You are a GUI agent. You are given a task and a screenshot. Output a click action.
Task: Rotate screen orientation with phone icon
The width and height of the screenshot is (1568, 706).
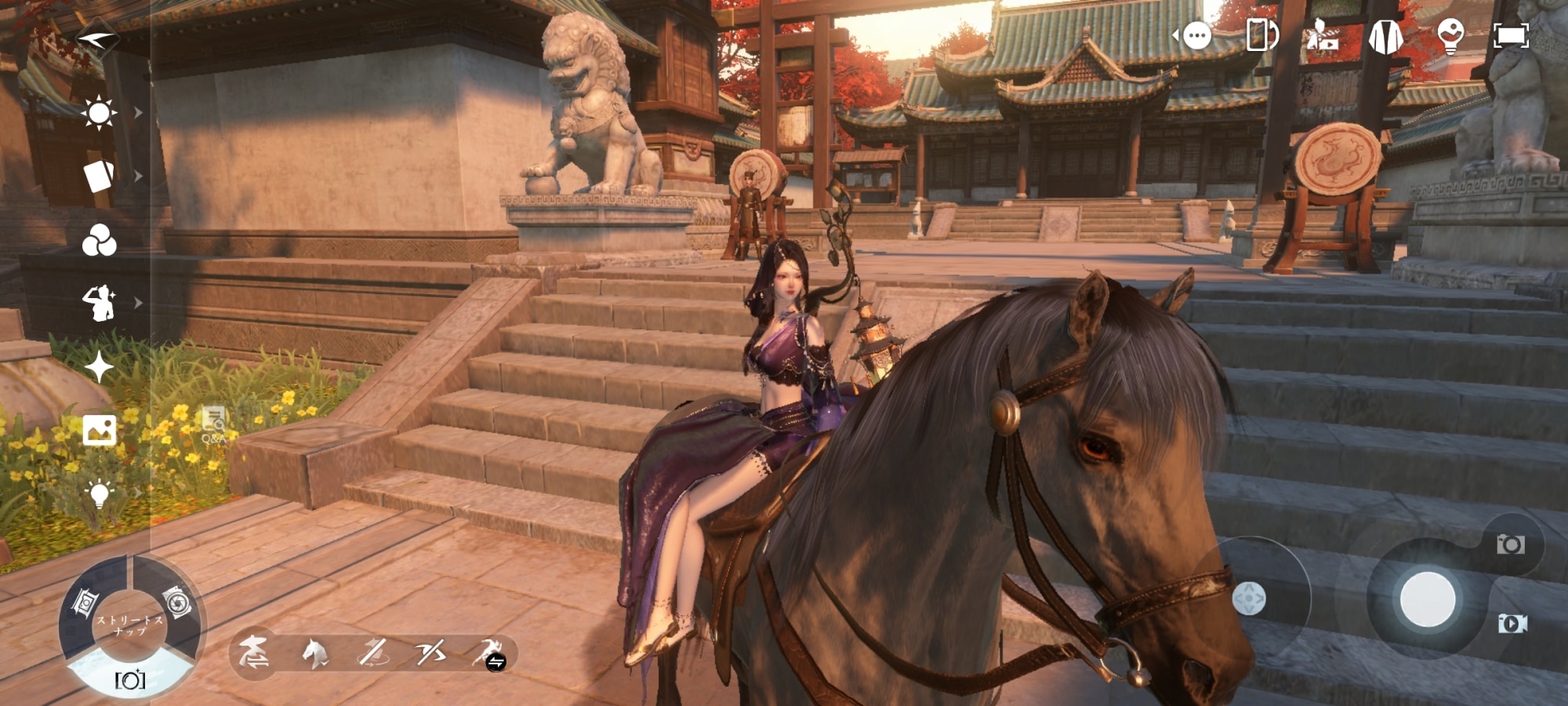pos(1261,35)
